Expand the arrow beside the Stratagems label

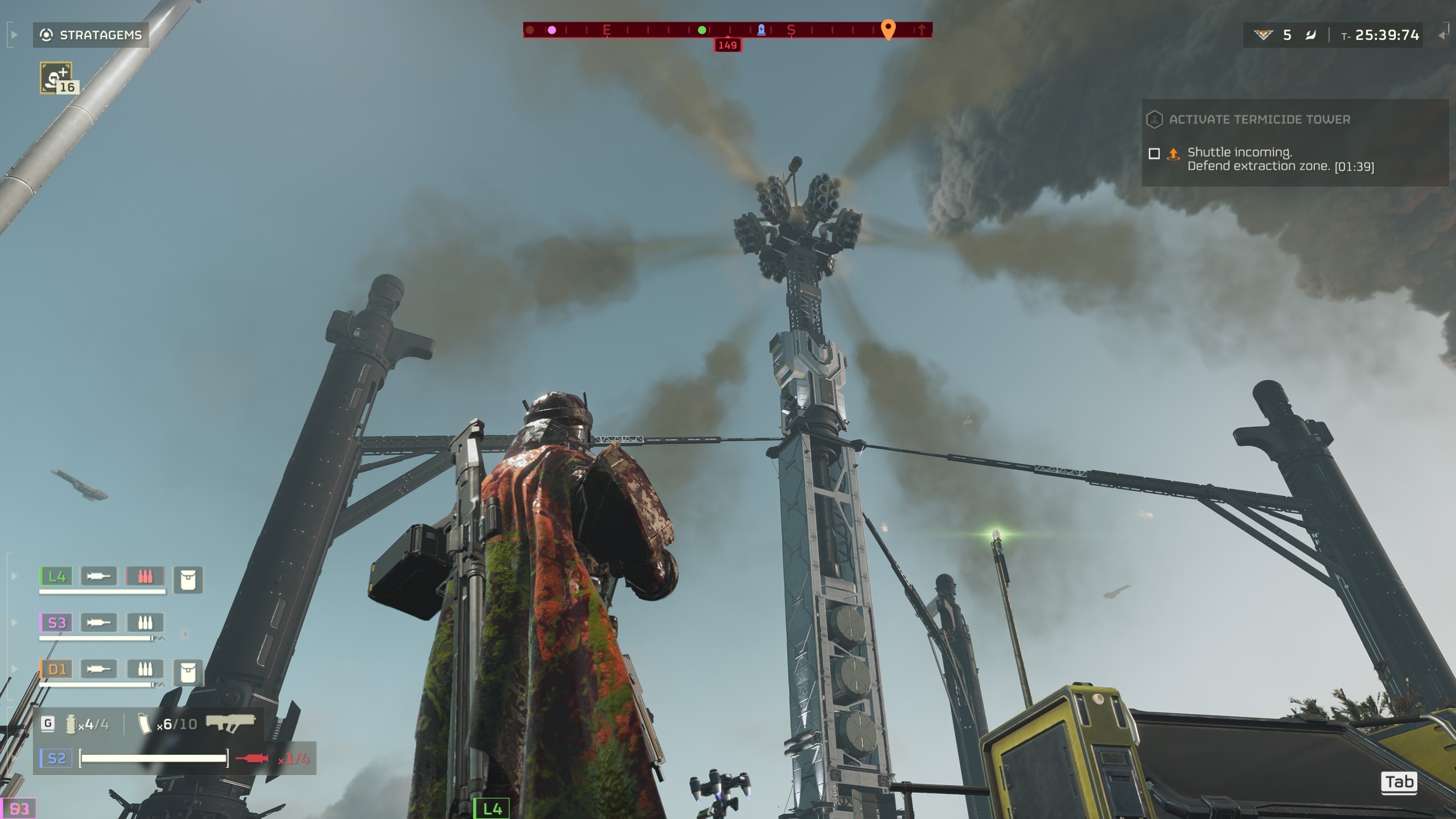14,35
